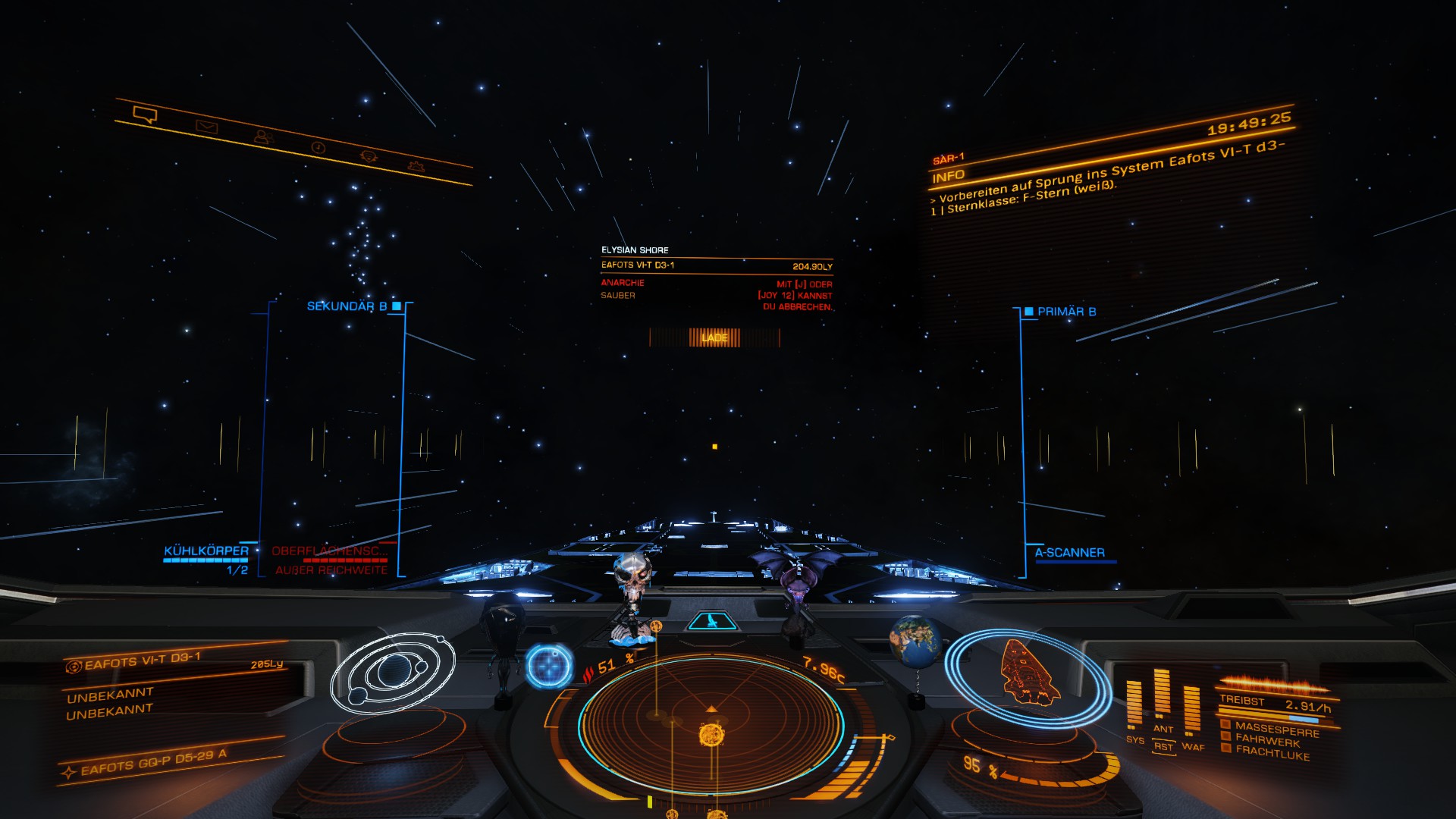Open the squadron broadcast tab
This screenshot has width=1456, height=819.
click(x=369, y=156)
